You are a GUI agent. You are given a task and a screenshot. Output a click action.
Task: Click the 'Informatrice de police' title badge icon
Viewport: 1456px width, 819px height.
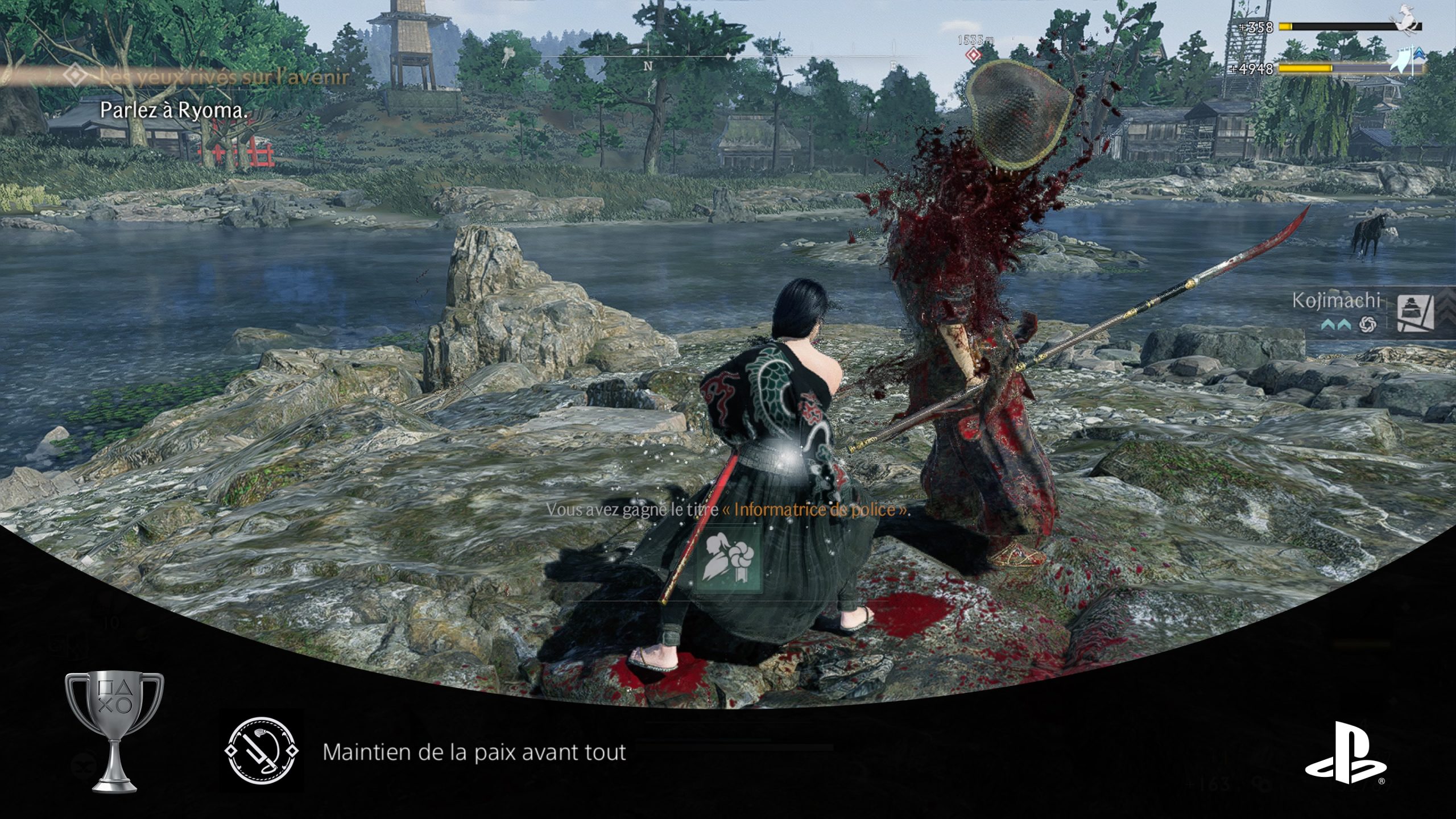(x=729, y=560)
